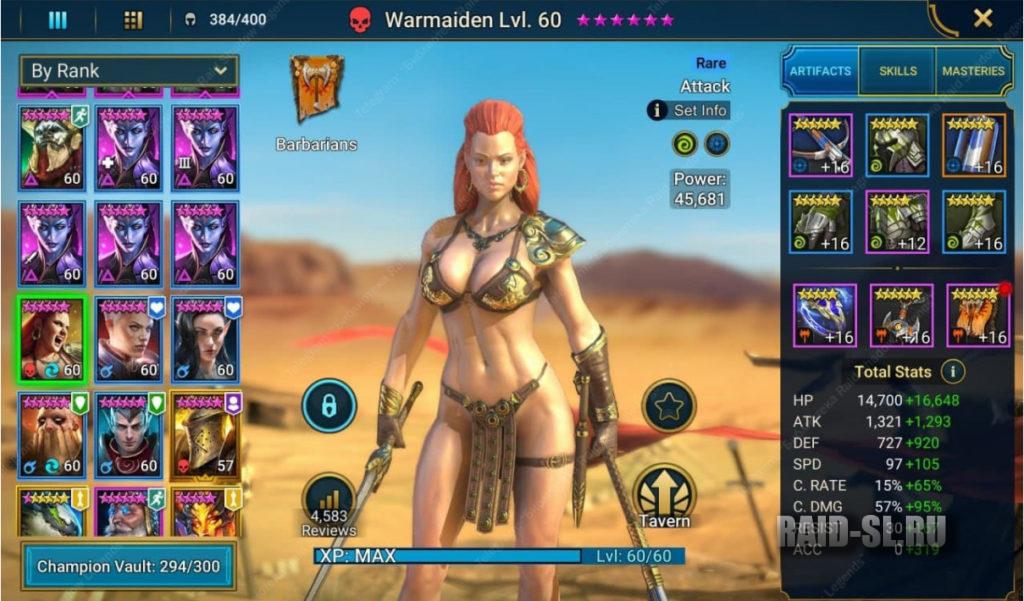View Set Info details
Screen dimensions: 1024x601
click(x=689, y=111)
